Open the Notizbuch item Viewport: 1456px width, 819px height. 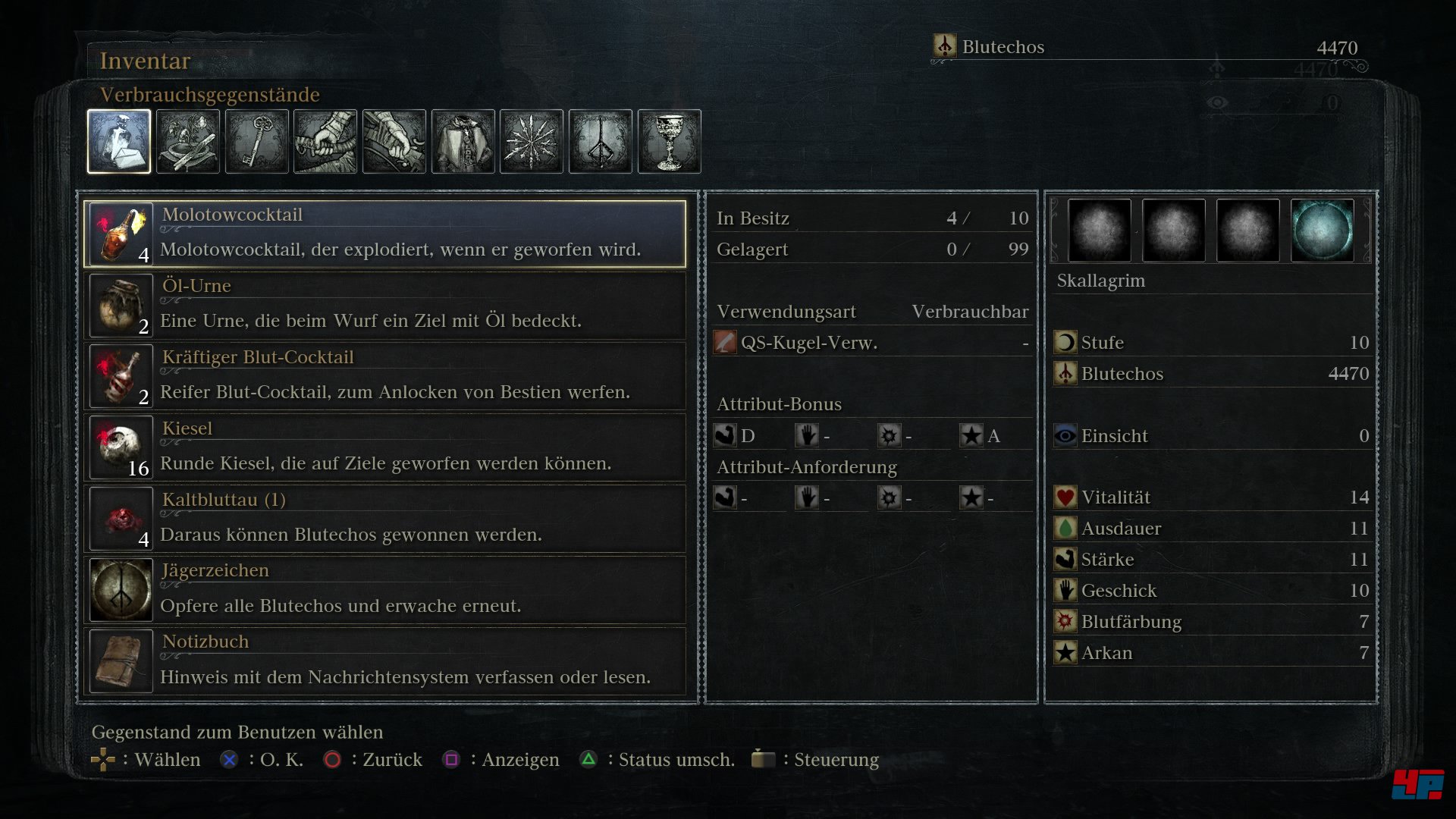[x=385, y=661]
